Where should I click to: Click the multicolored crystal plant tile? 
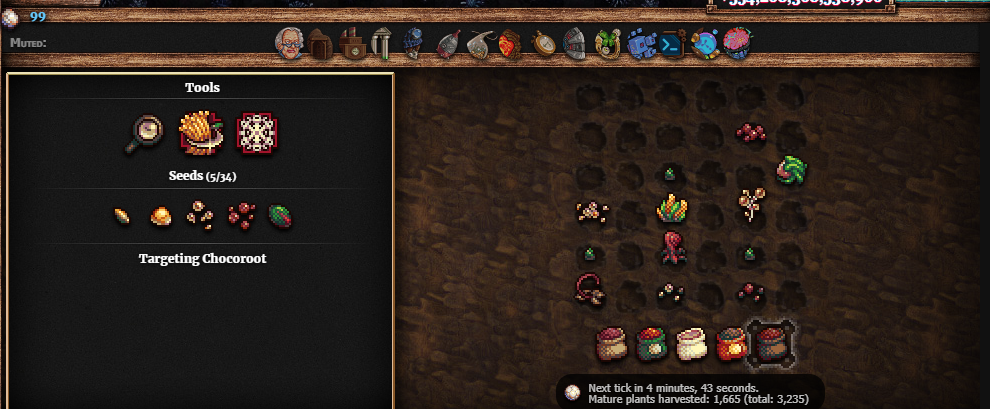click(x=671, y=209)
